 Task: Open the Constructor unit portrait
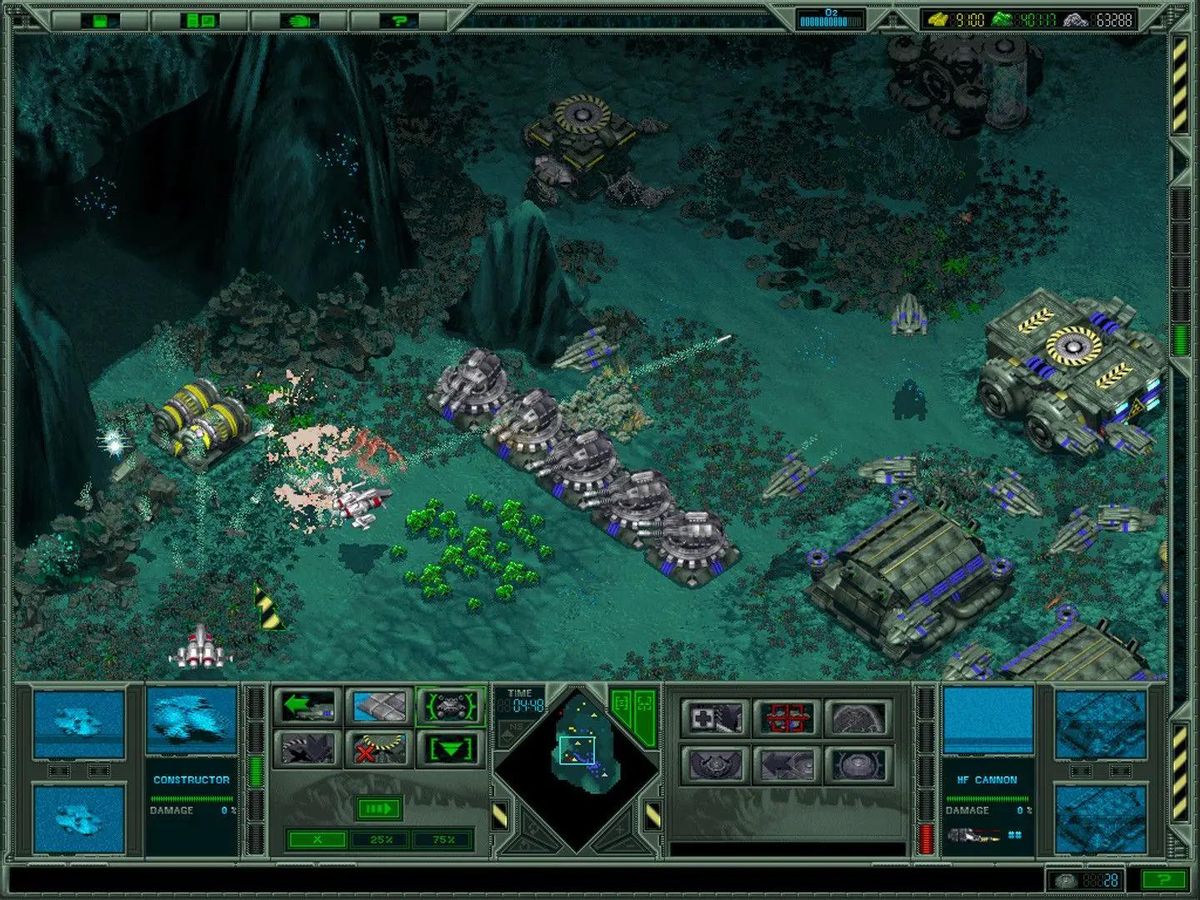191,720
